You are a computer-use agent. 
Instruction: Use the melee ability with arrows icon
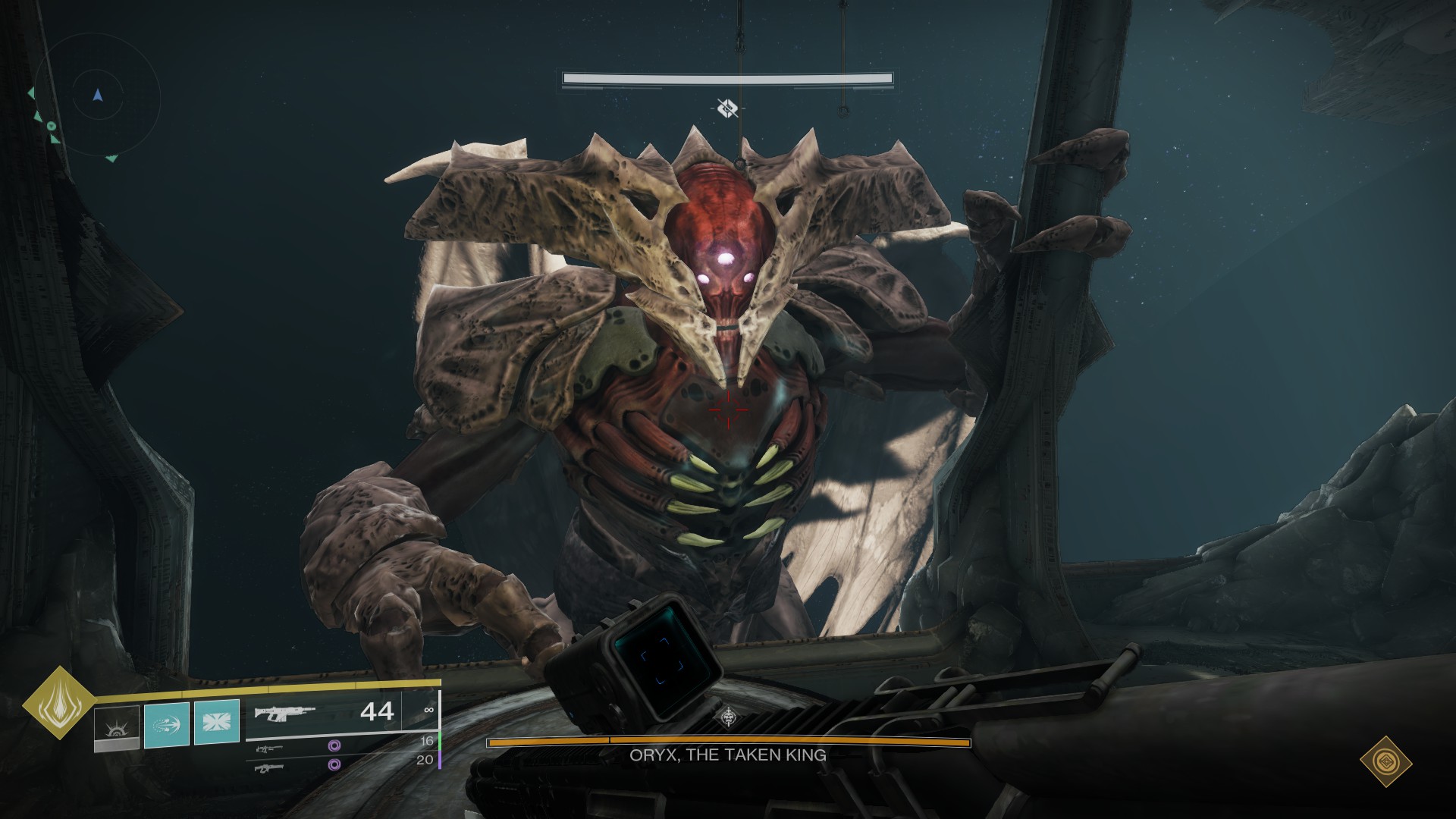pyautogui.click(x=166, y=725)
